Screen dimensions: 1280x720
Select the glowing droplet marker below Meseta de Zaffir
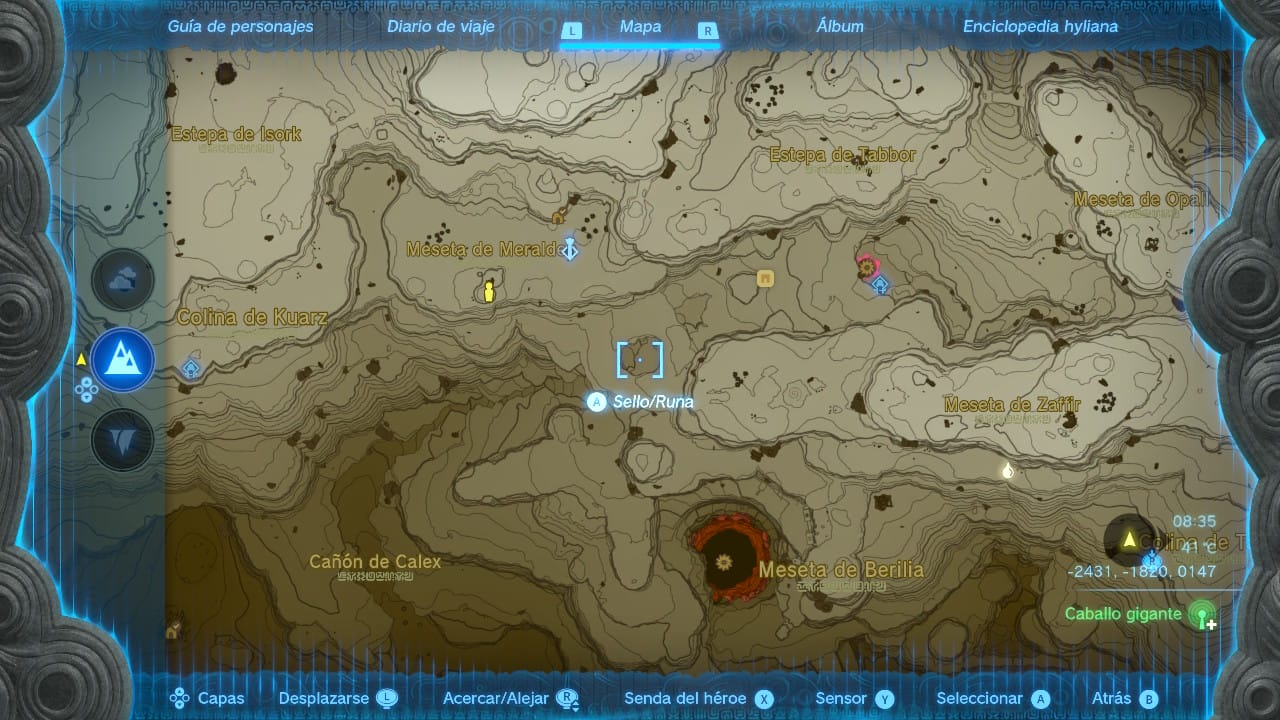click(1008, 470)
